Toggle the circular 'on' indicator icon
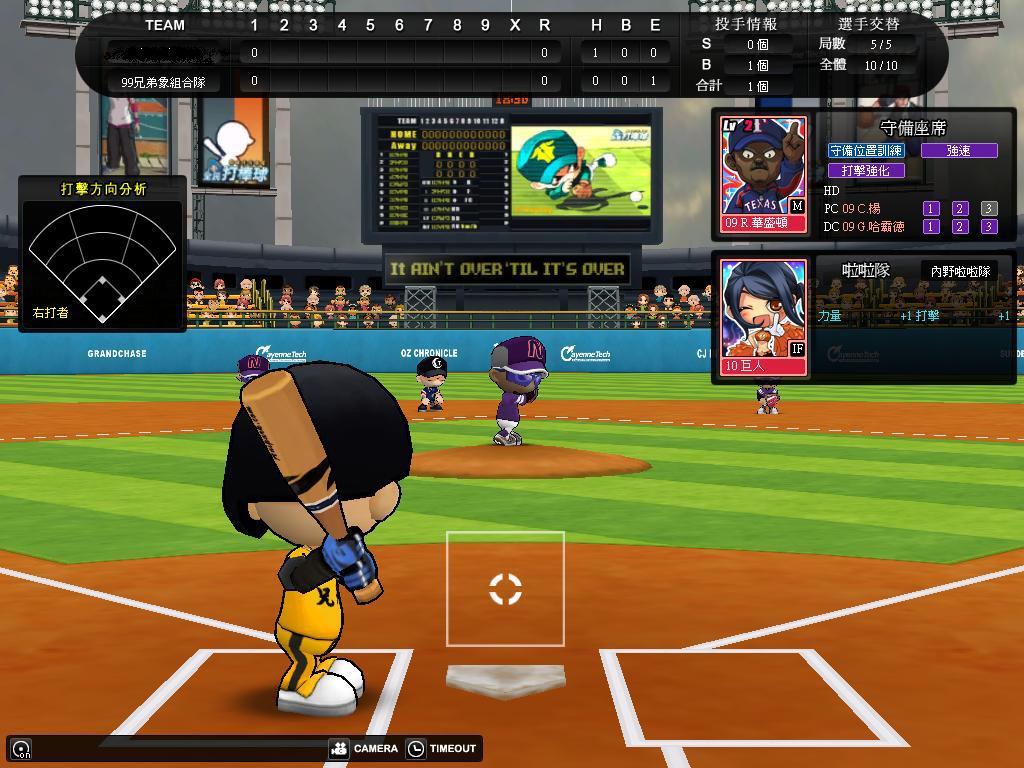This screenshot has width=1024, height=768. point(21,749)
